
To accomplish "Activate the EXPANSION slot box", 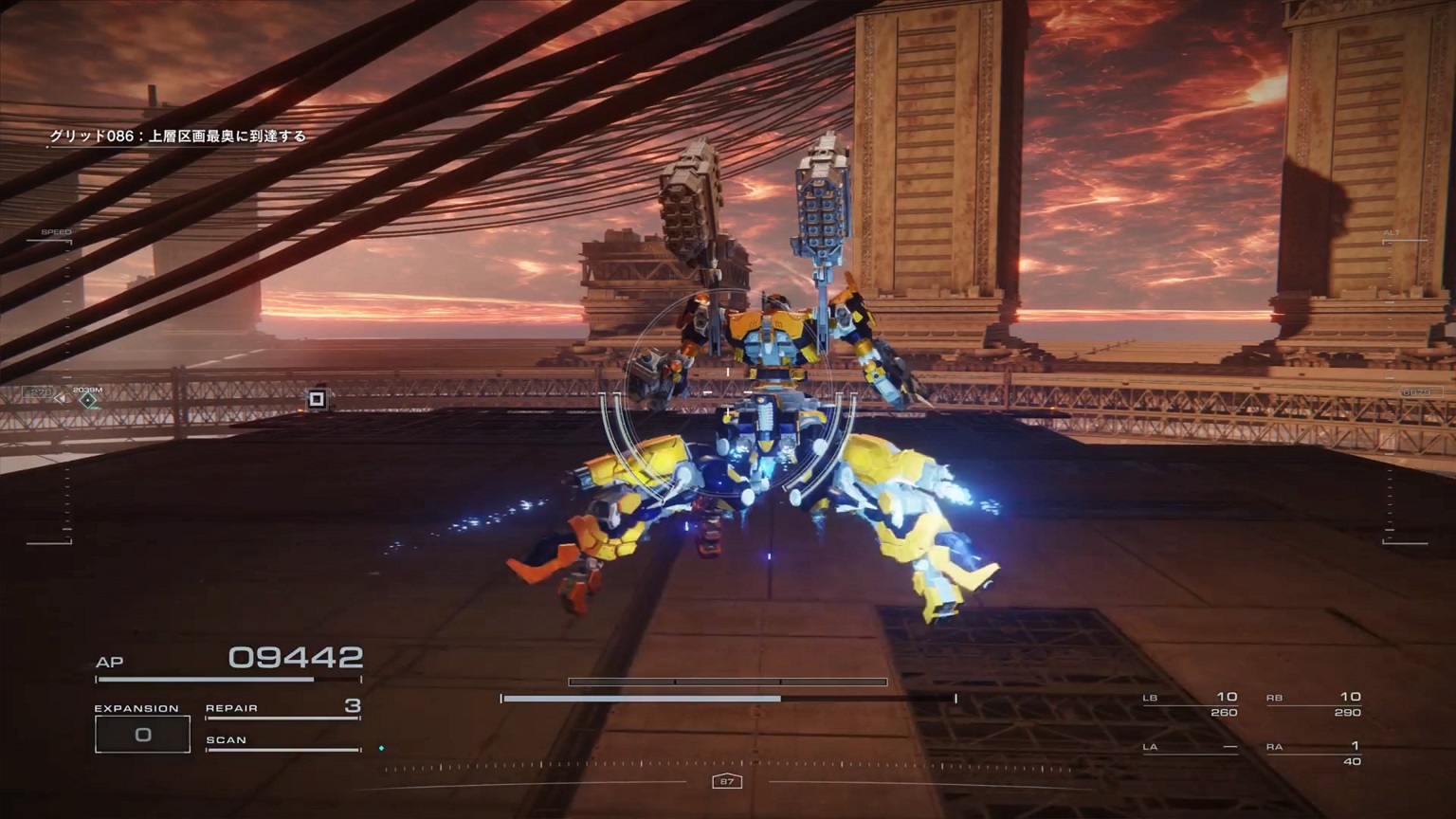I will pos(142,735).
